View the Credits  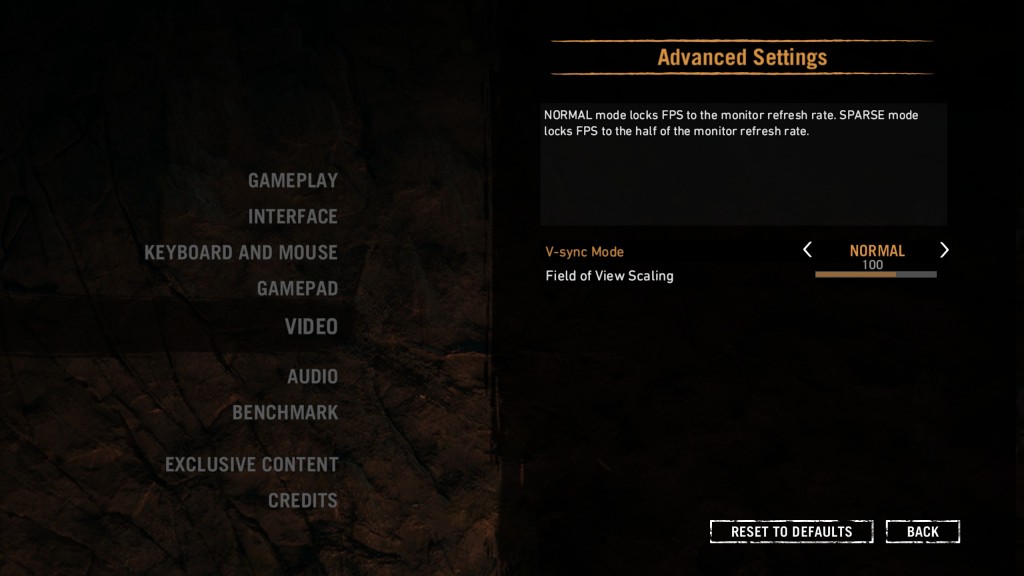click(303, 501)
